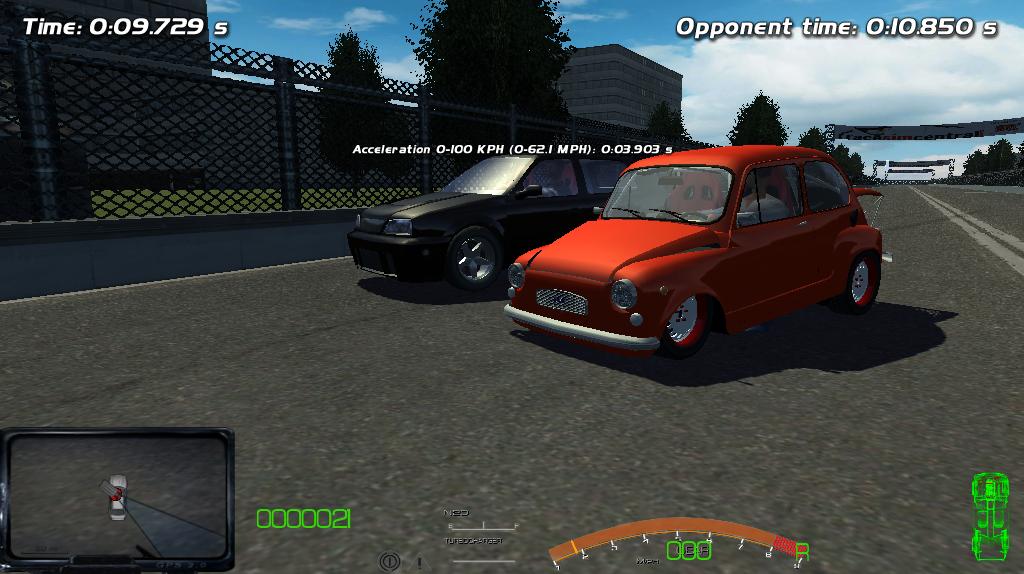Click the GPS minimap display

point(117,495)
